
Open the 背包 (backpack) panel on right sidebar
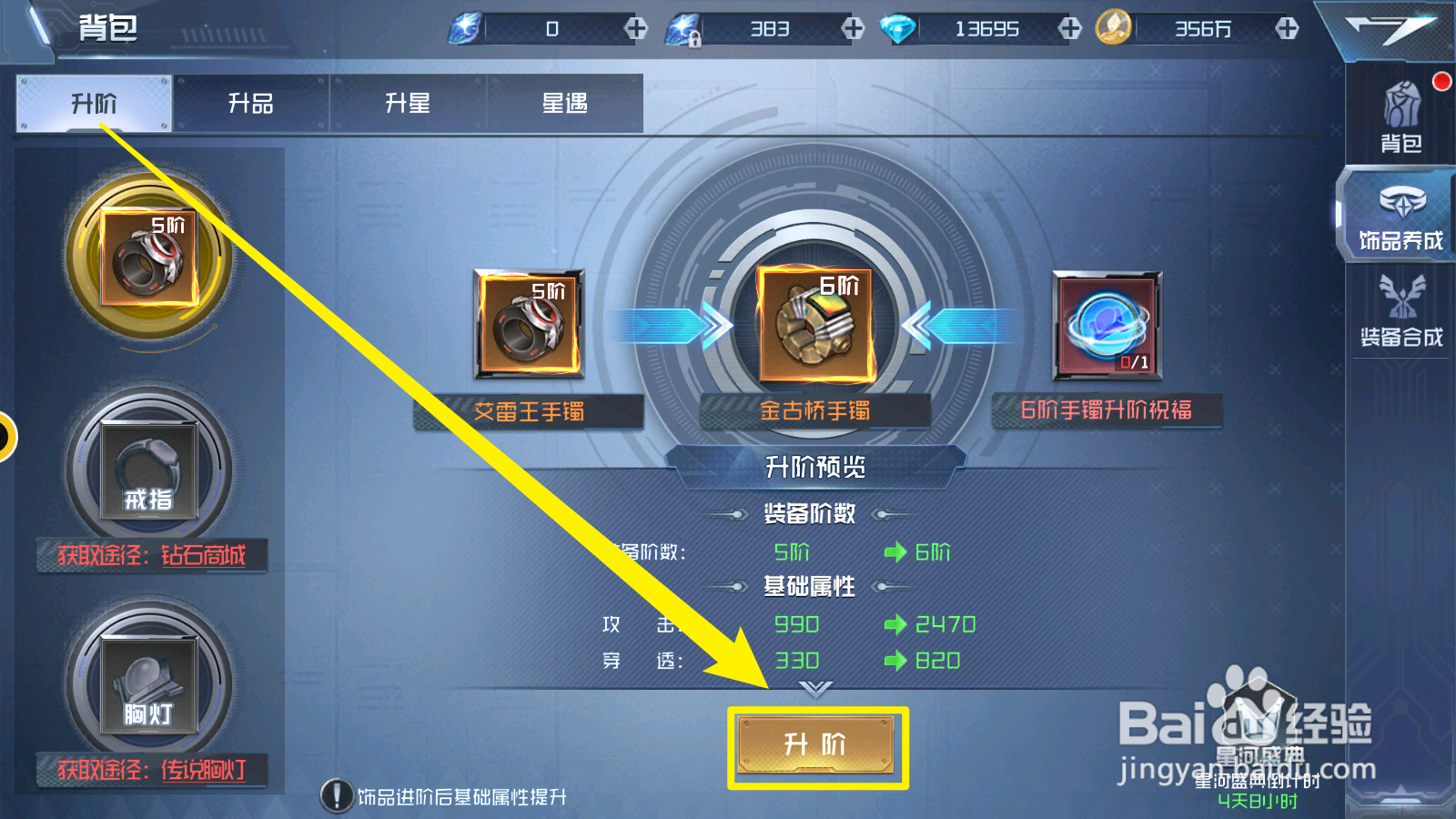coord(1399,116)
